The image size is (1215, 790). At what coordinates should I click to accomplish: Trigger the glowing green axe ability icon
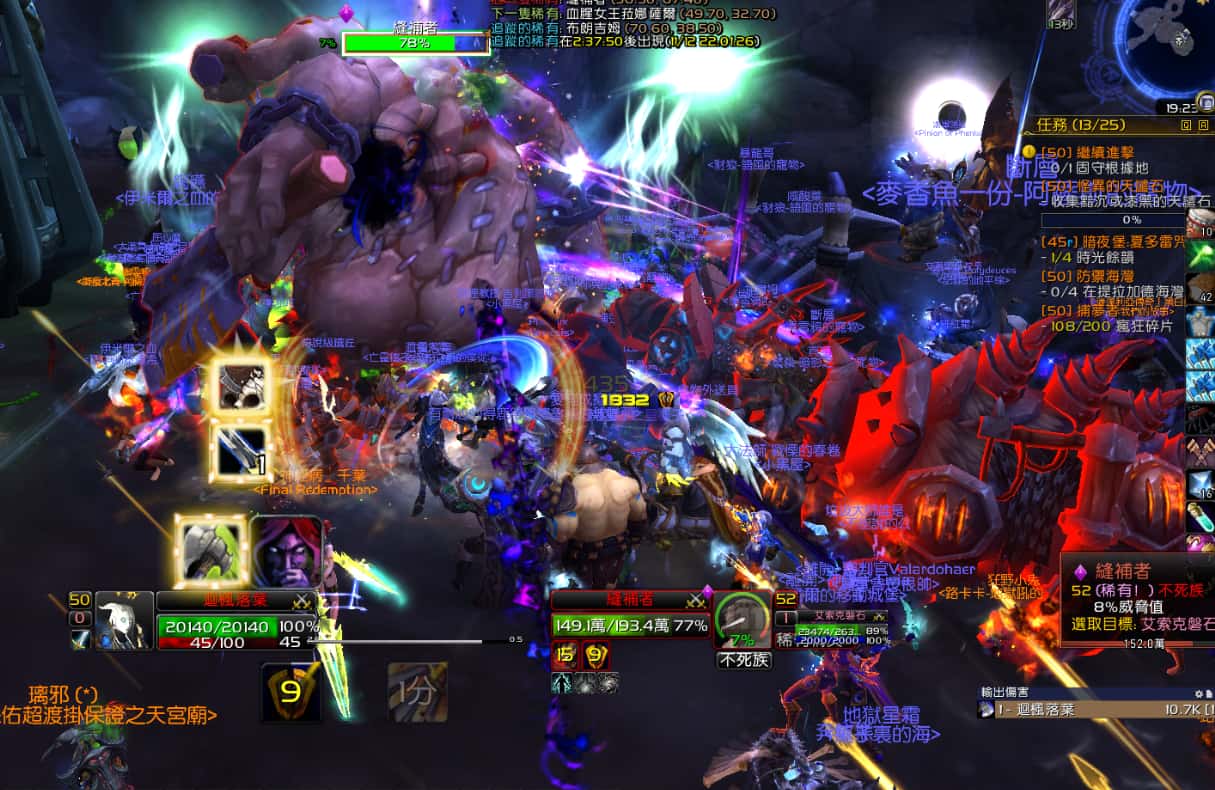211,550
